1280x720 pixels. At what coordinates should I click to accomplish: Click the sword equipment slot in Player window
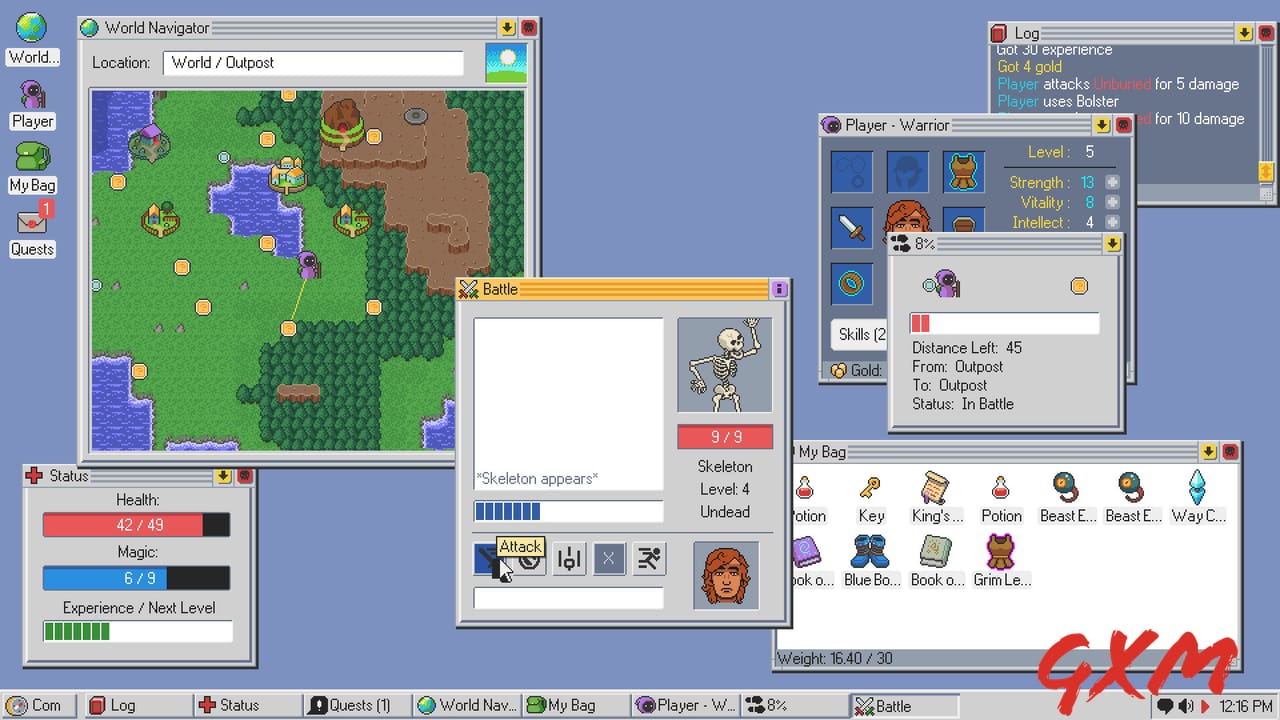(x=852, y=227)
